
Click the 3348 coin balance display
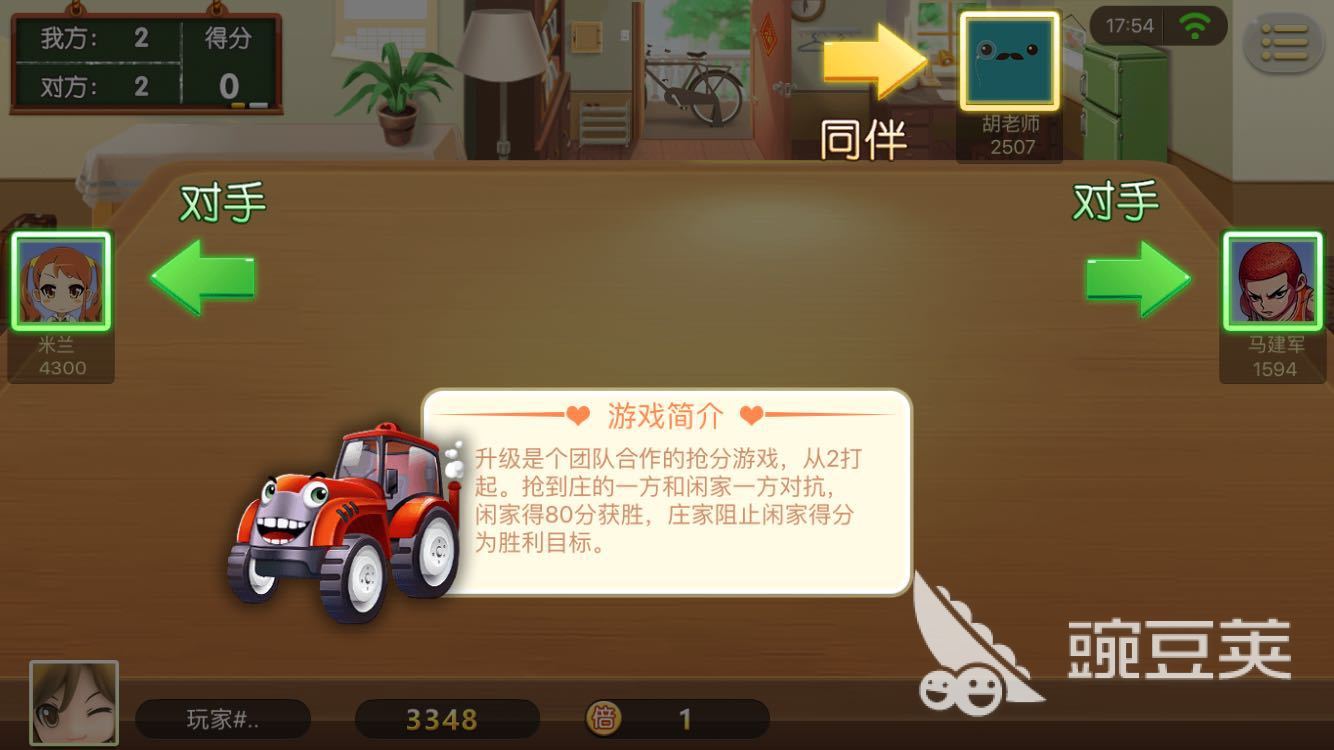pyautogui.click(x=449, y=719)
